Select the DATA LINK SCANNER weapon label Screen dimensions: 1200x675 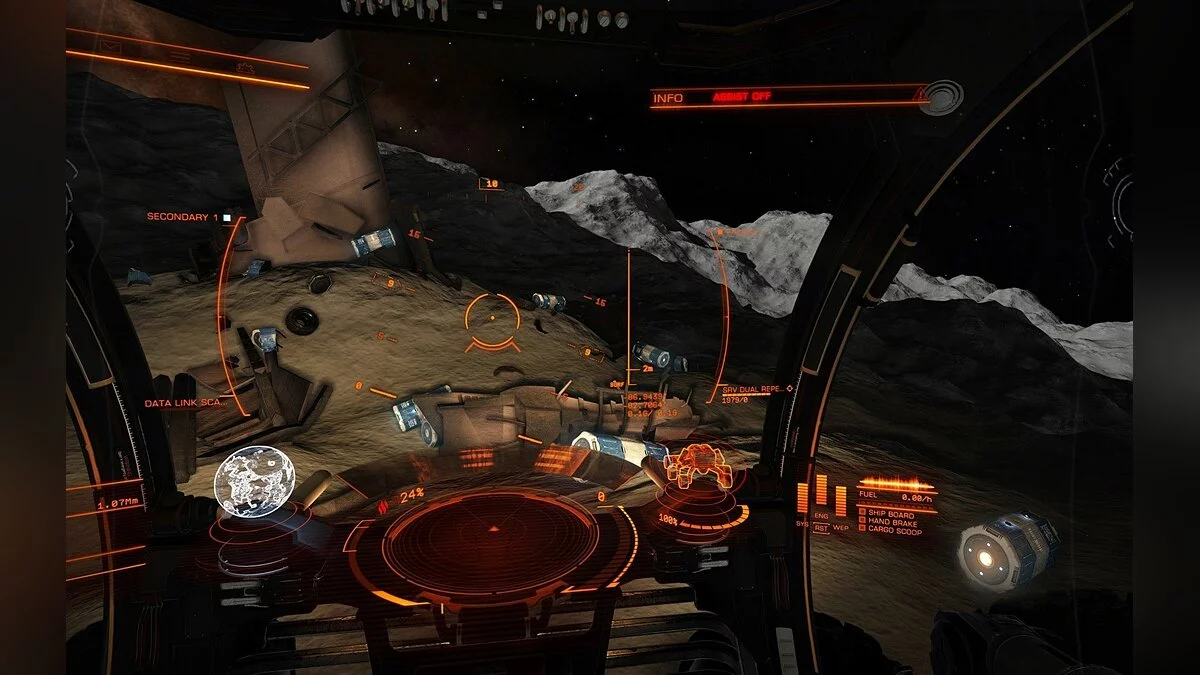tap(184, 403)
